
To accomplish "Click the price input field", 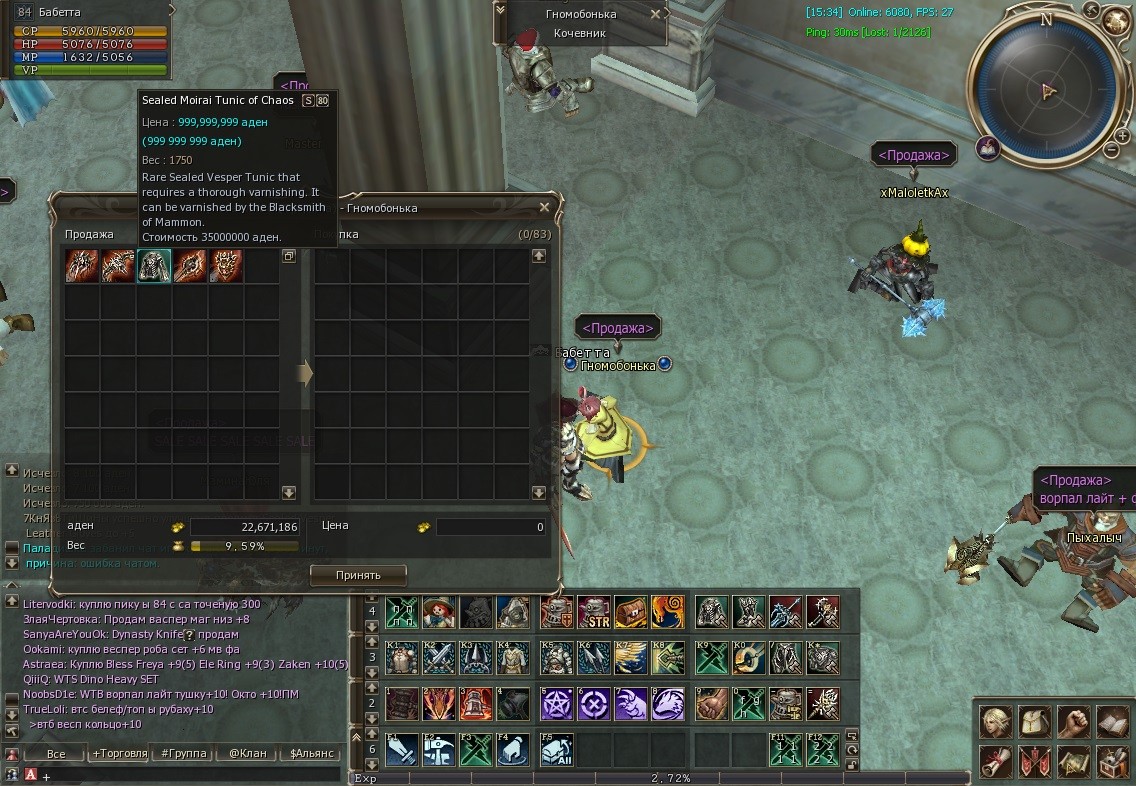I will [x=490, y=527].
